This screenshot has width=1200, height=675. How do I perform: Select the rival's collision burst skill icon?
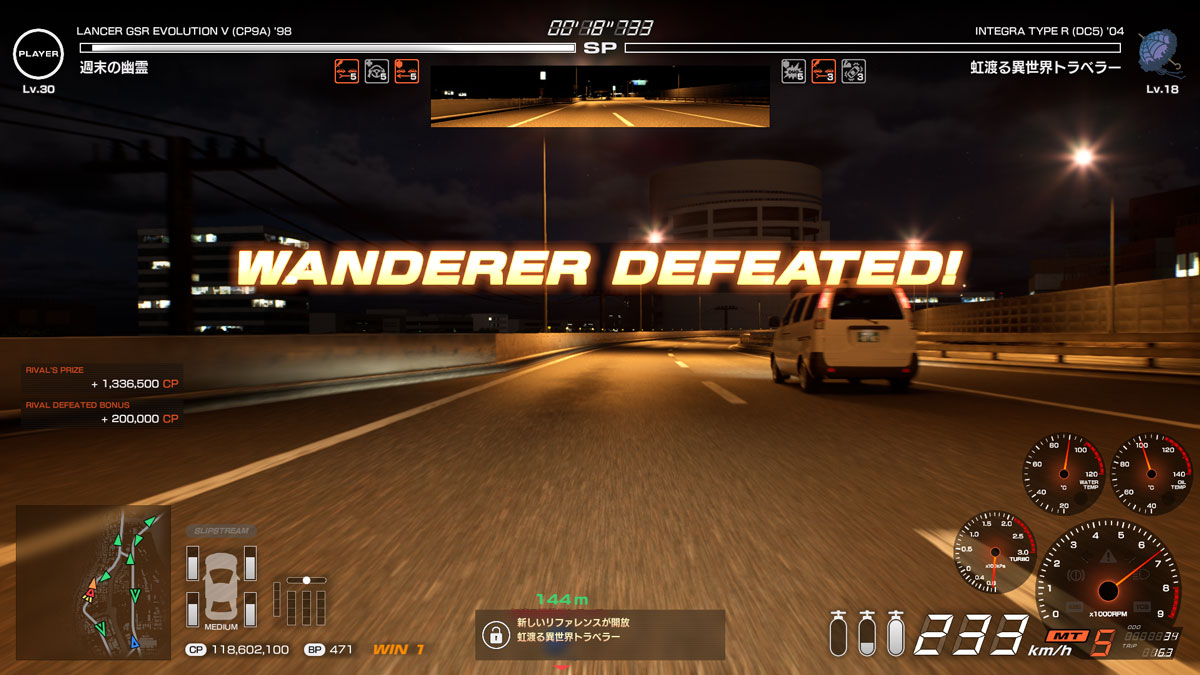coord(794,71)
